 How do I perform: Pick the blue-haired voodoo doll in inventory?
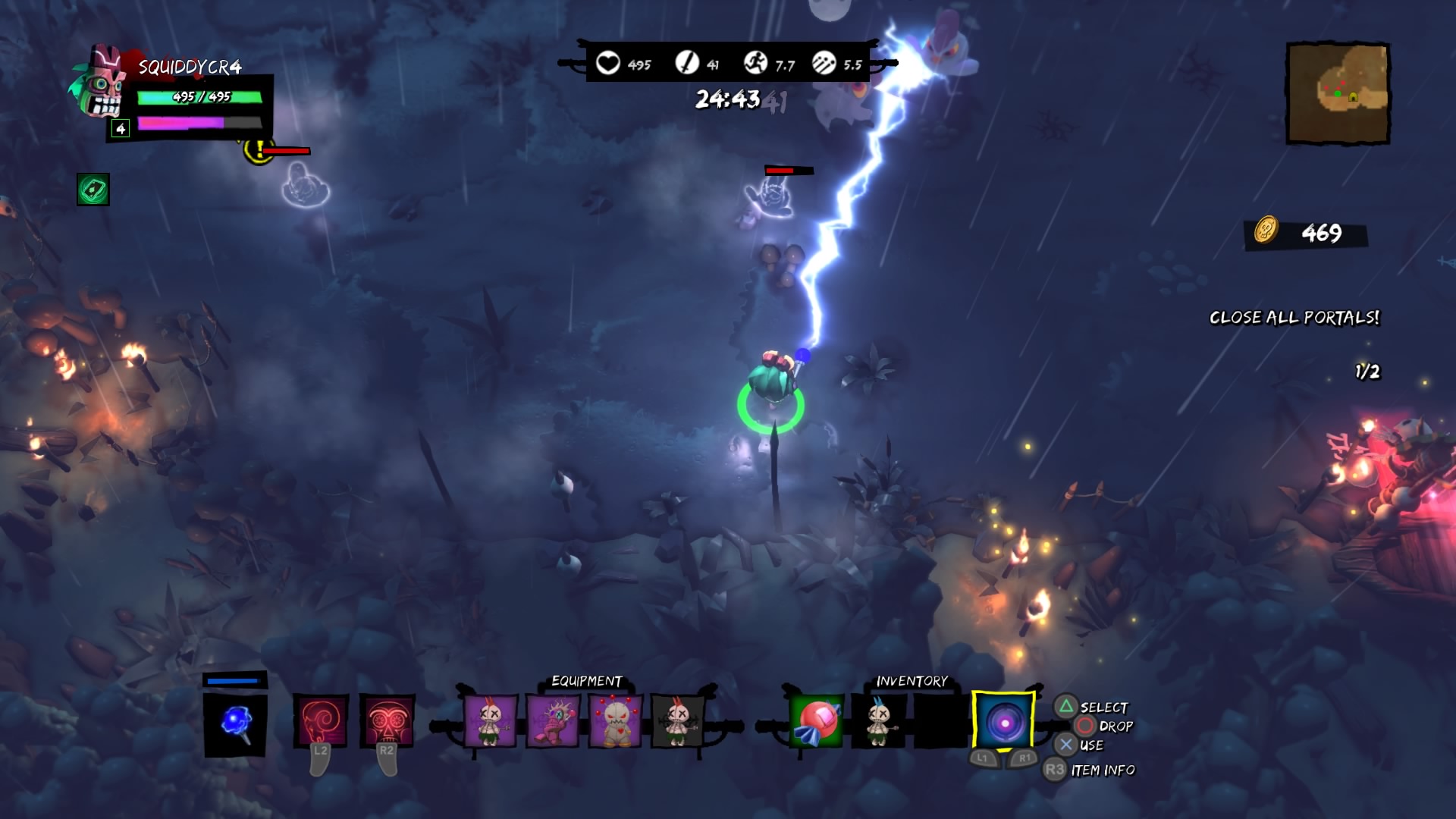879,721
